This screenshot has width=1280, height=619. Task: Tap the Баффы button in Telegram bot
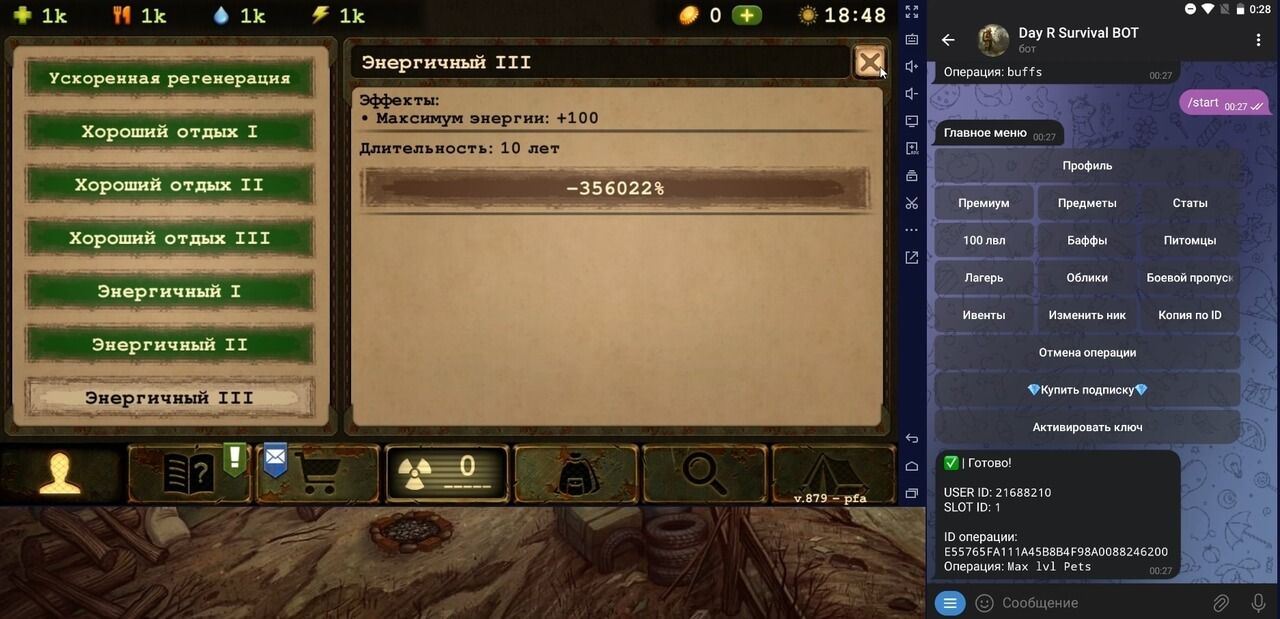(1087, 240)
